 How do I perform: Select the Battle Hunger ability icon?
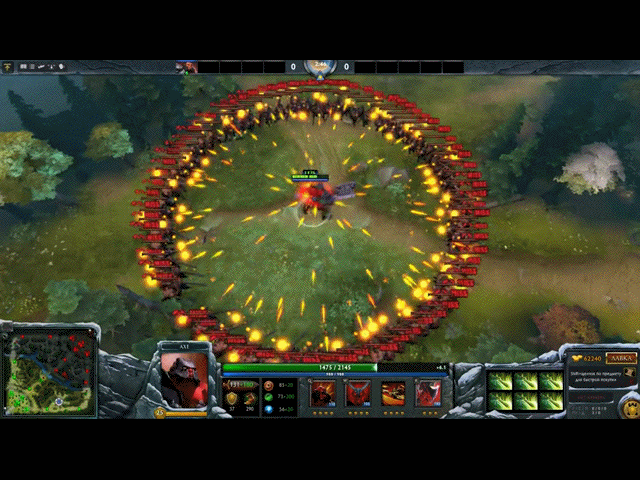tap(358, 394)
